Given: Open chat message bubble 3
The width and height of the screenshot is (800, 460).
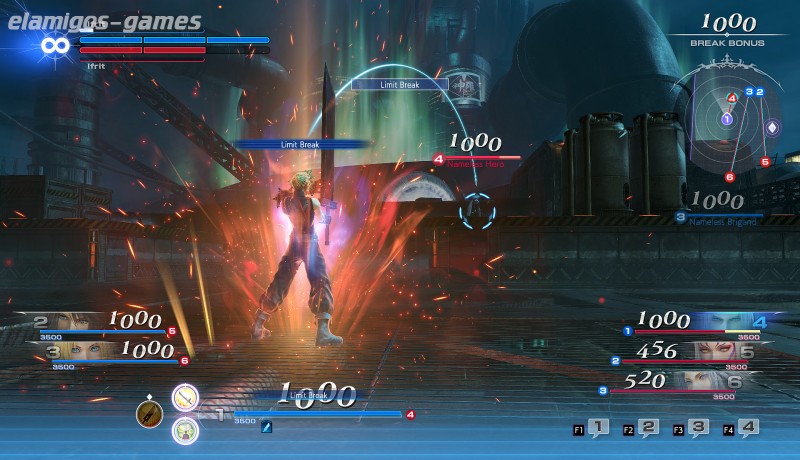Looking at the screenshot, I should (x=697, y=428).
